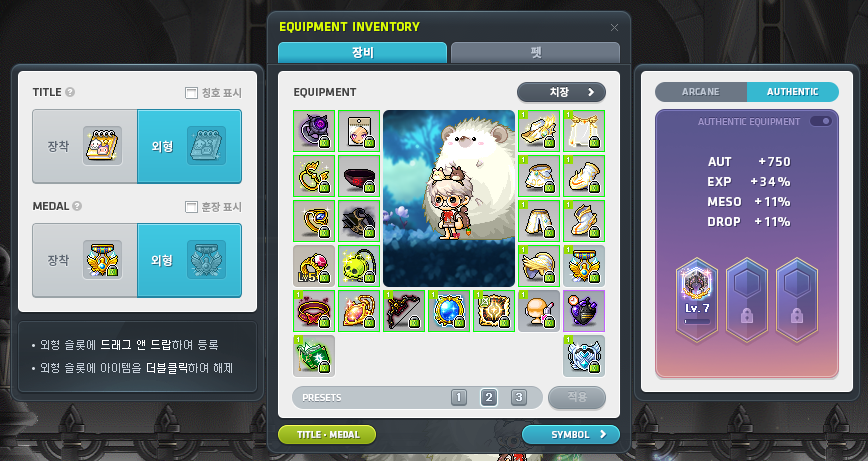This screenshot has height=461, width=868.
Task: Toggle the Authentic Equipment switch
Action: [x=821, y=121]
